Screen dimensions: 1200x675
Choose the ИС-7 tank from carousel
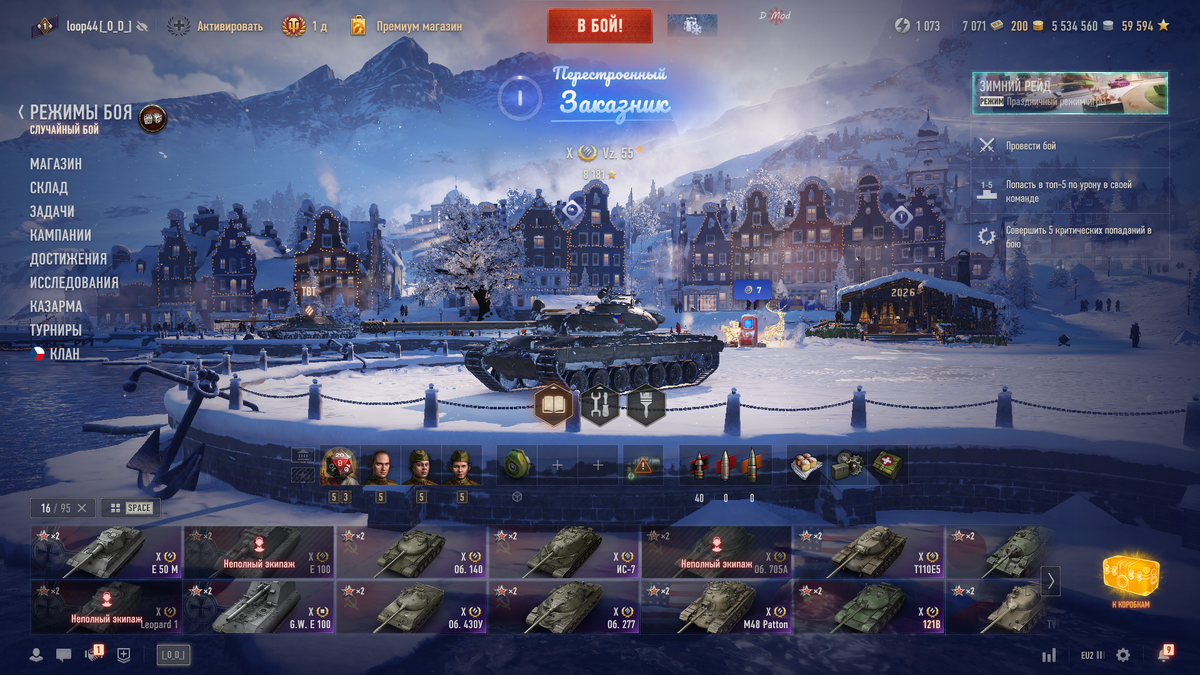click(564, 552)
